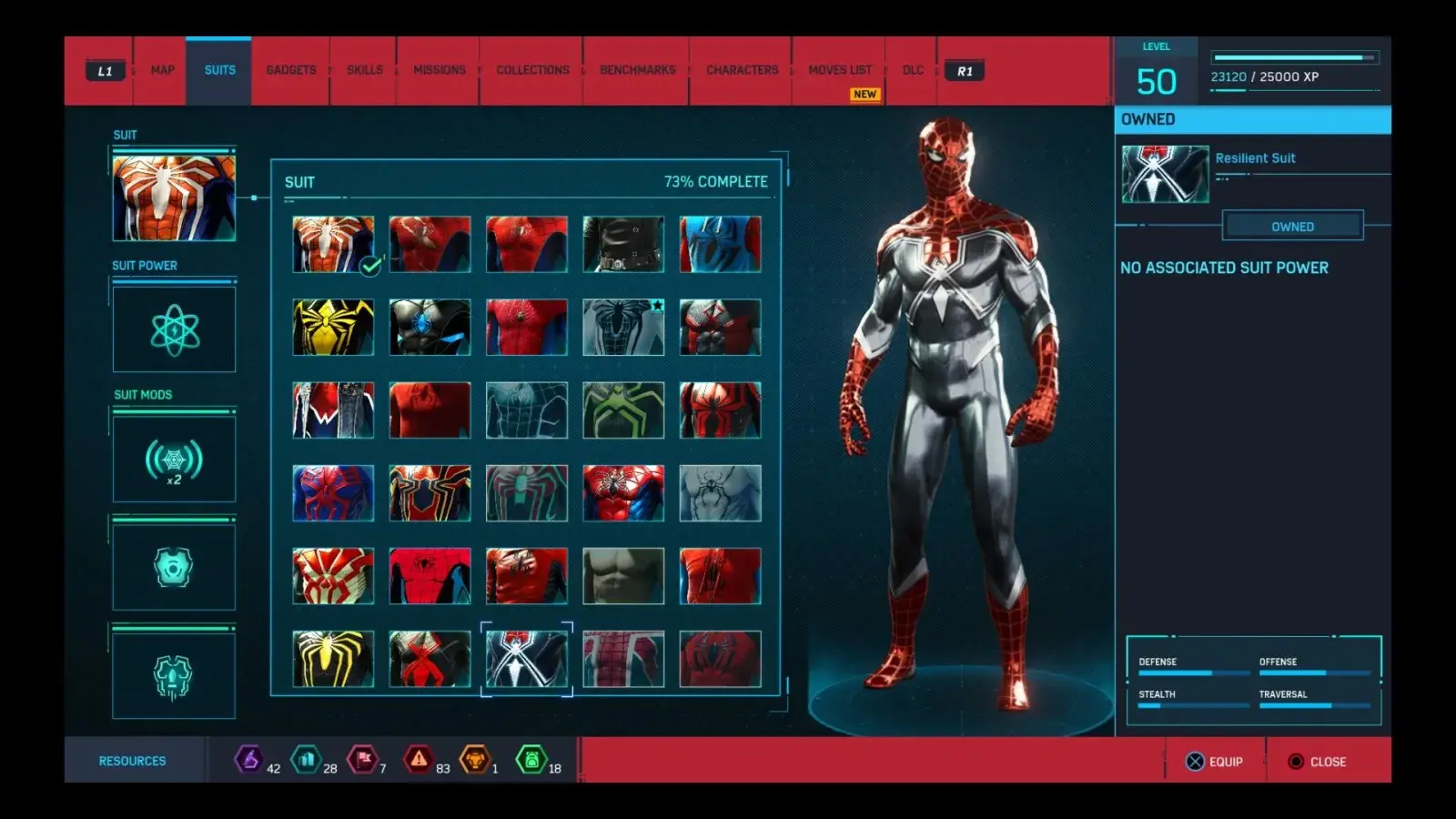Viewport: 1456px width, 819px height.
Task: Select the Suit Power atom icon
Action: 174,330
